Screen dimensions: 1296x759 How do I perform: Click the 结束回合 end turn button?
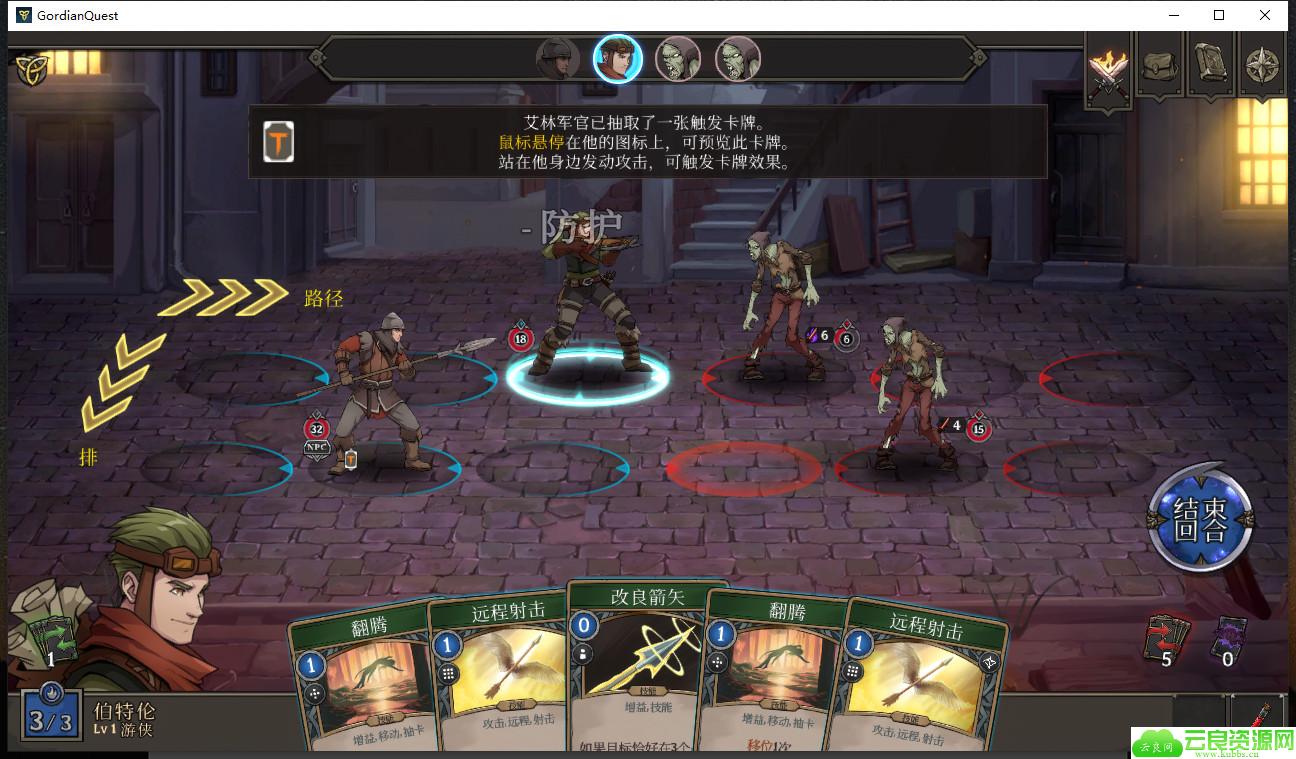click(x=1200, y=519)
